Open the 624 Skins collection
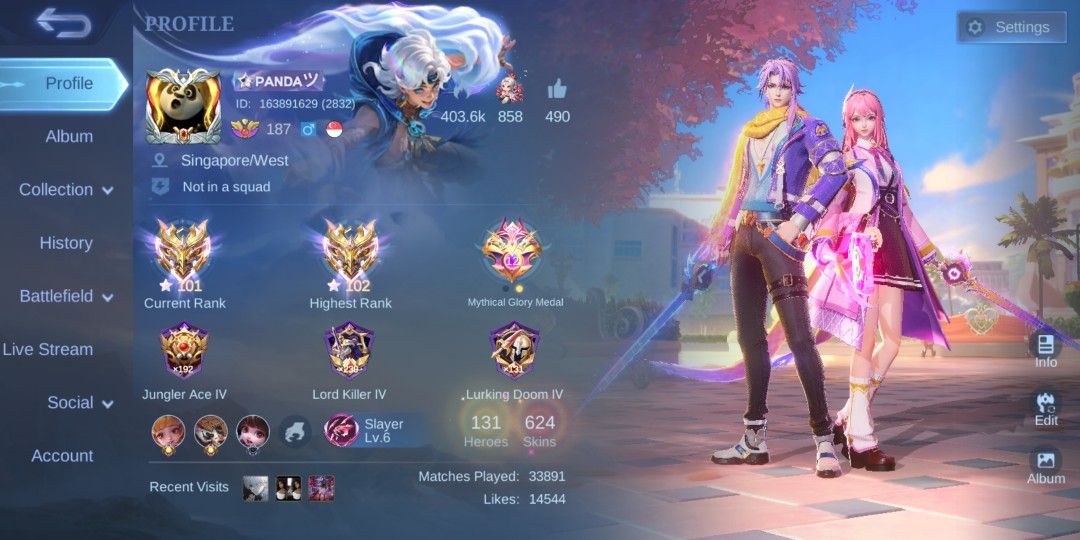Viewport: 1080px width, 540px height. tap(539, 430)
